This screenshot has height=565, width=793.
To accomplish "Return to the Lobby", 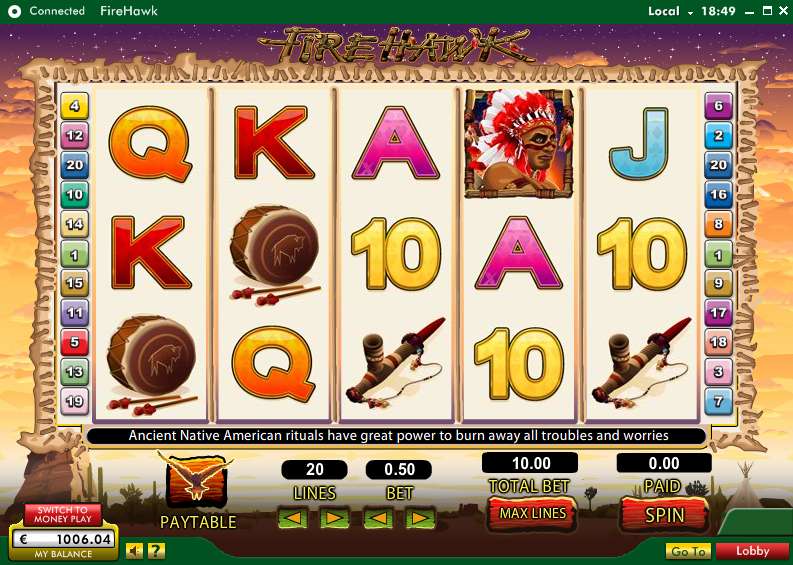I will click(754, 551).
